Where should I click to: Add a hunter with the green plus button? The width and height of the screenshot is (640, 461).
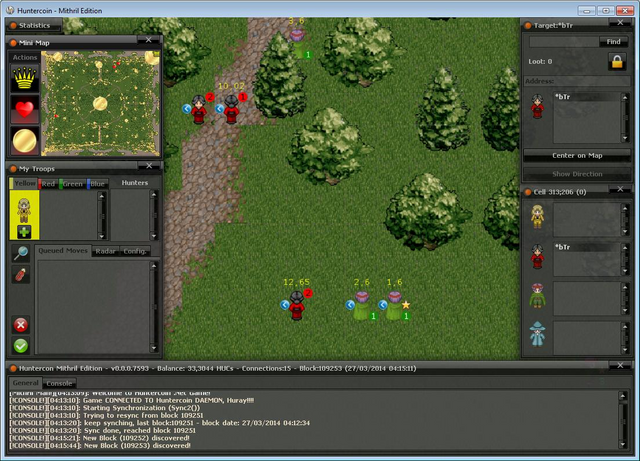coord(23,232)
